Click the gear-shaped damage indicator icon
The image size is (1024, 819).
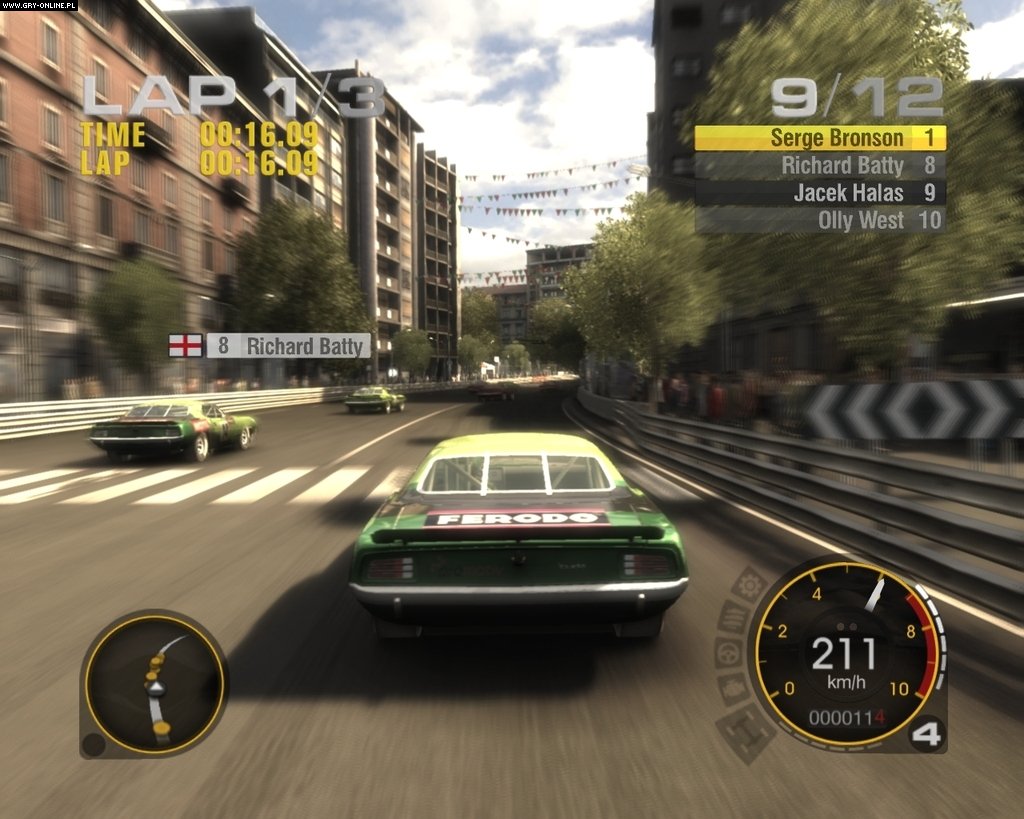pyautogui.click(x=748, y=585)
